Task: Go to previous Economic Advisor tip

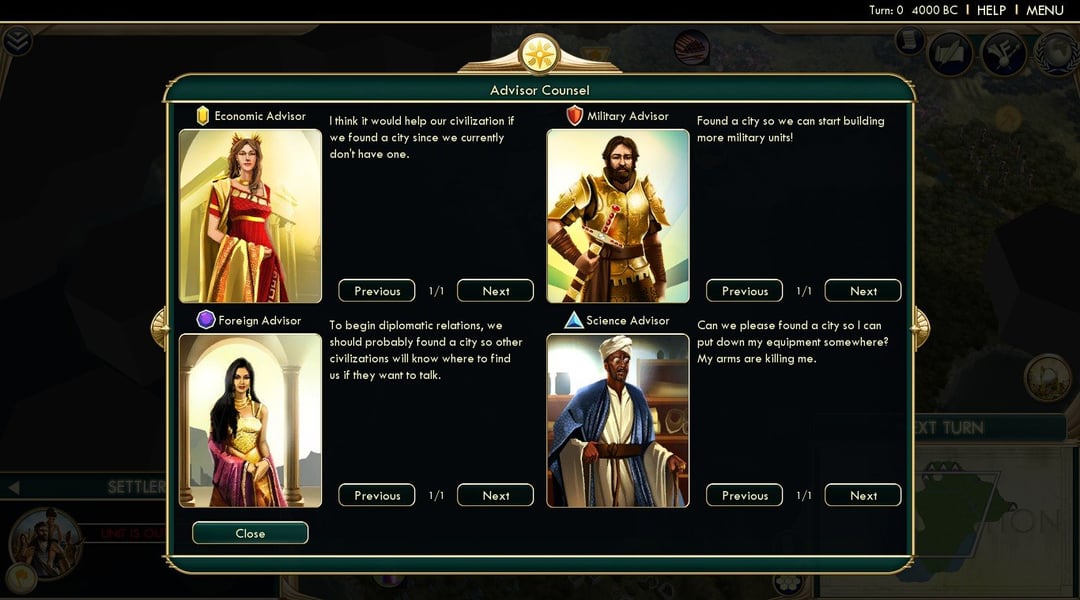Action: pyautogui.click(x=377, y=291)
